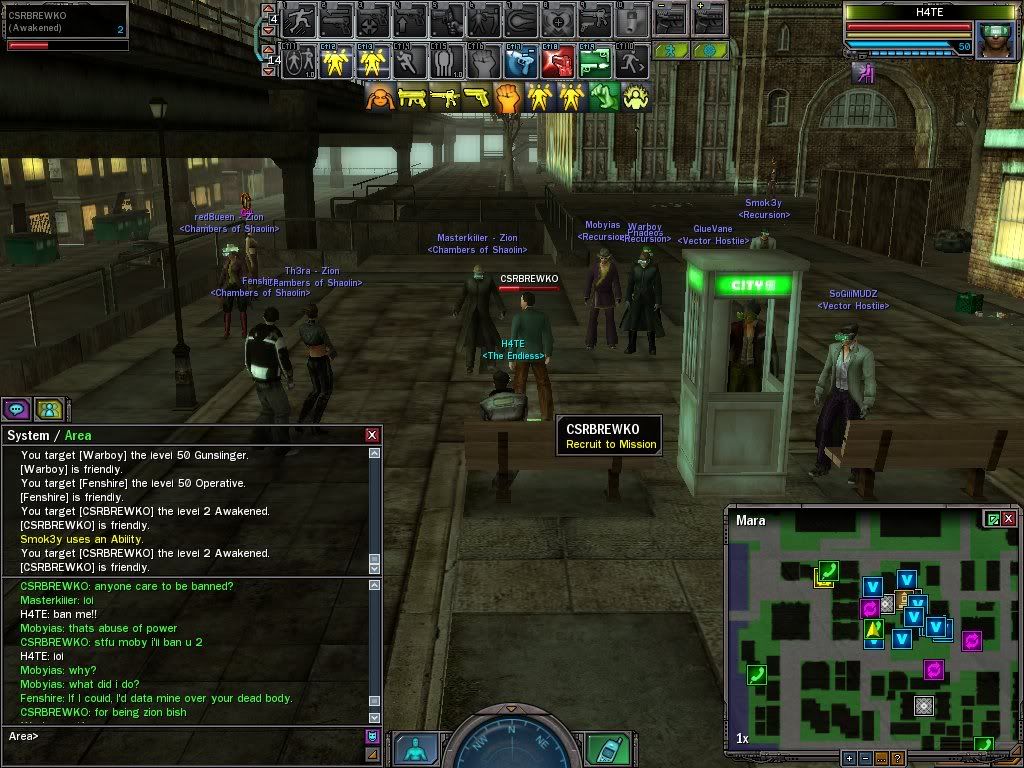Activate the blue pistol ability on hotbar
Image resolution: width=1024 pixels, height=768 pixels.
[519, 62]
